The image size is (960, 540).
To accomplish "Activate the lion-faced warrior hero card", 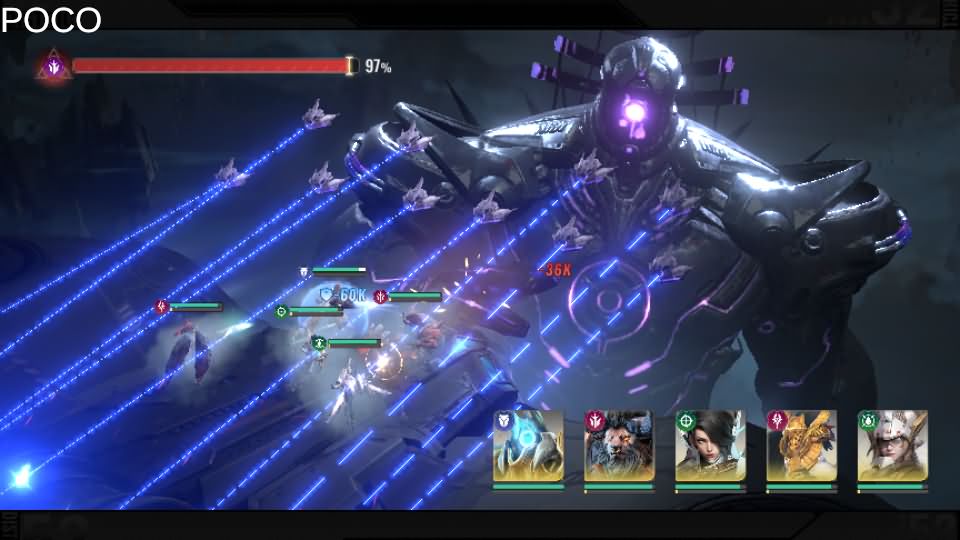I will [619, 446].
